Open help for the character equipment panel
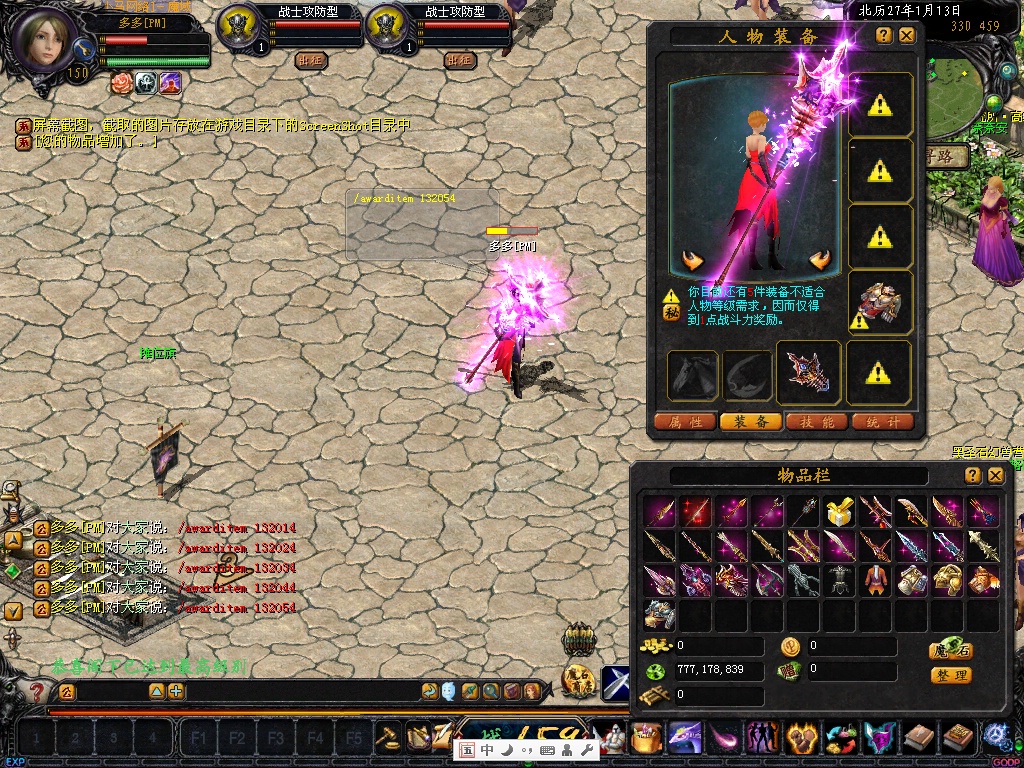The width and height of the screenshot is (1024, 768). click(x=884, y=36)
